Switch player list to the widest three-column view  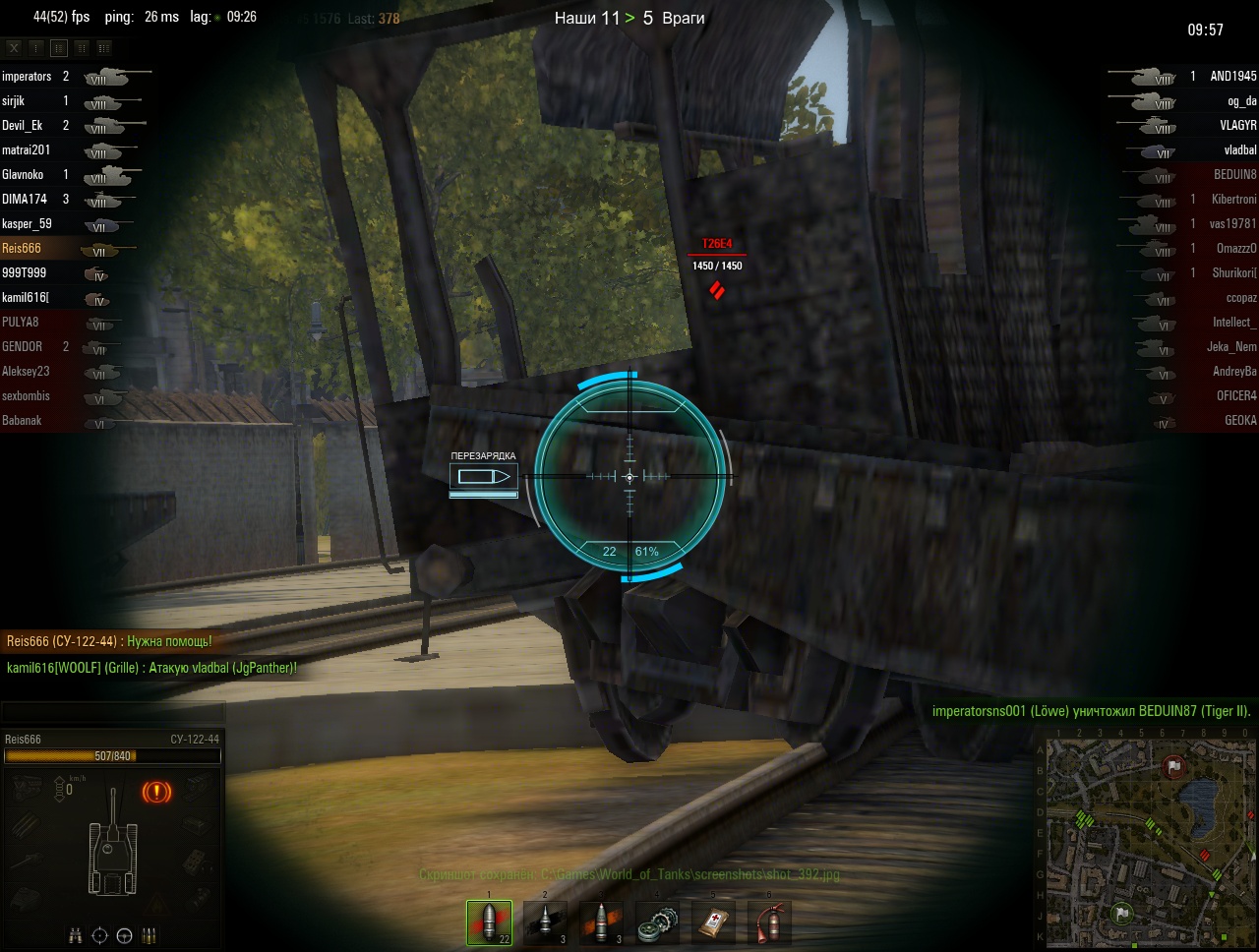pos(104,47)
